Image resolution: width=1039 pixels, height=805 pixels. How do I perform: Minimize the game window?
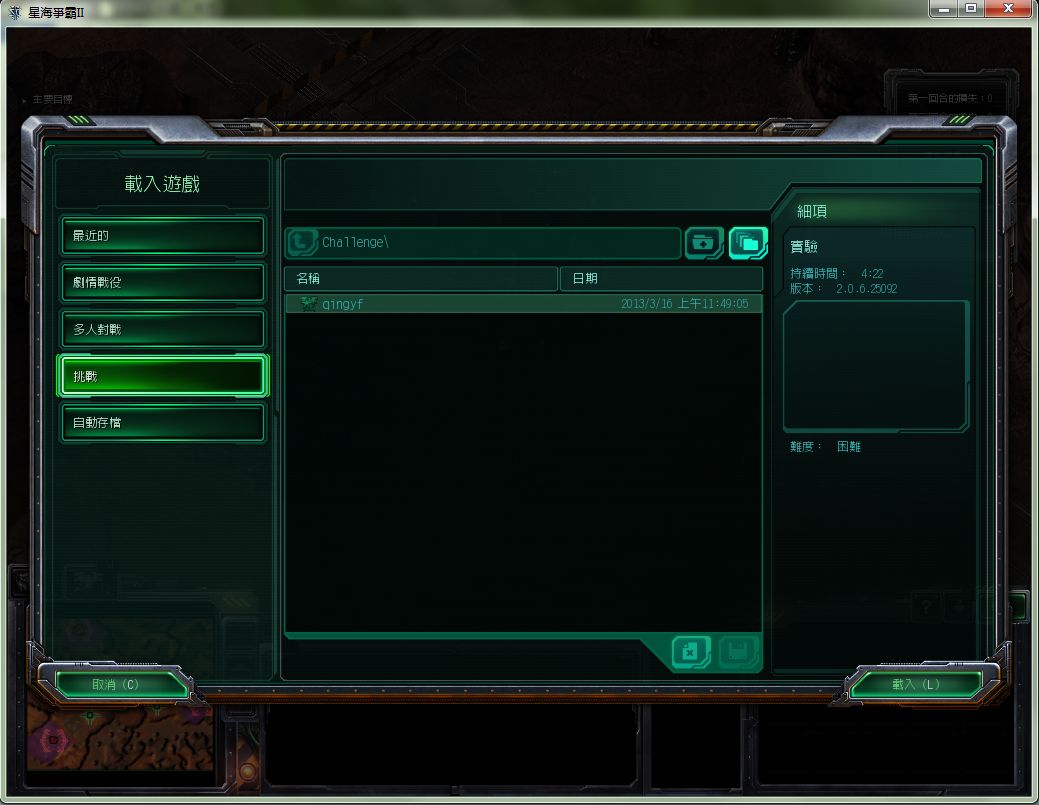(x=943, y=9)
